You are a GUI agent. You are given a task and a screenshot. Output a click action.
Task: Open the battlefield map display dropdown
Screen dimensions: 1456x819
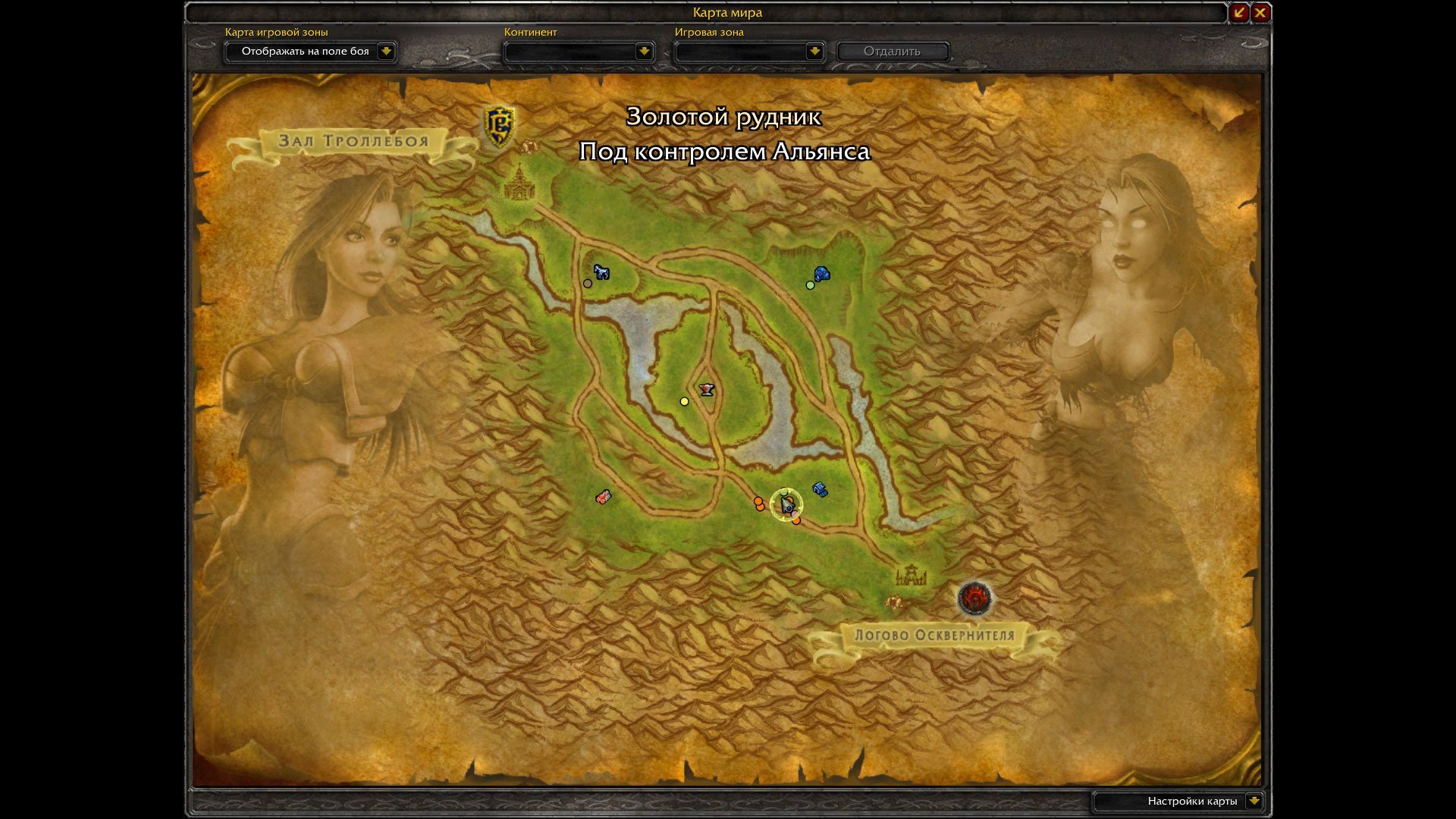click(x=386, y=52)
